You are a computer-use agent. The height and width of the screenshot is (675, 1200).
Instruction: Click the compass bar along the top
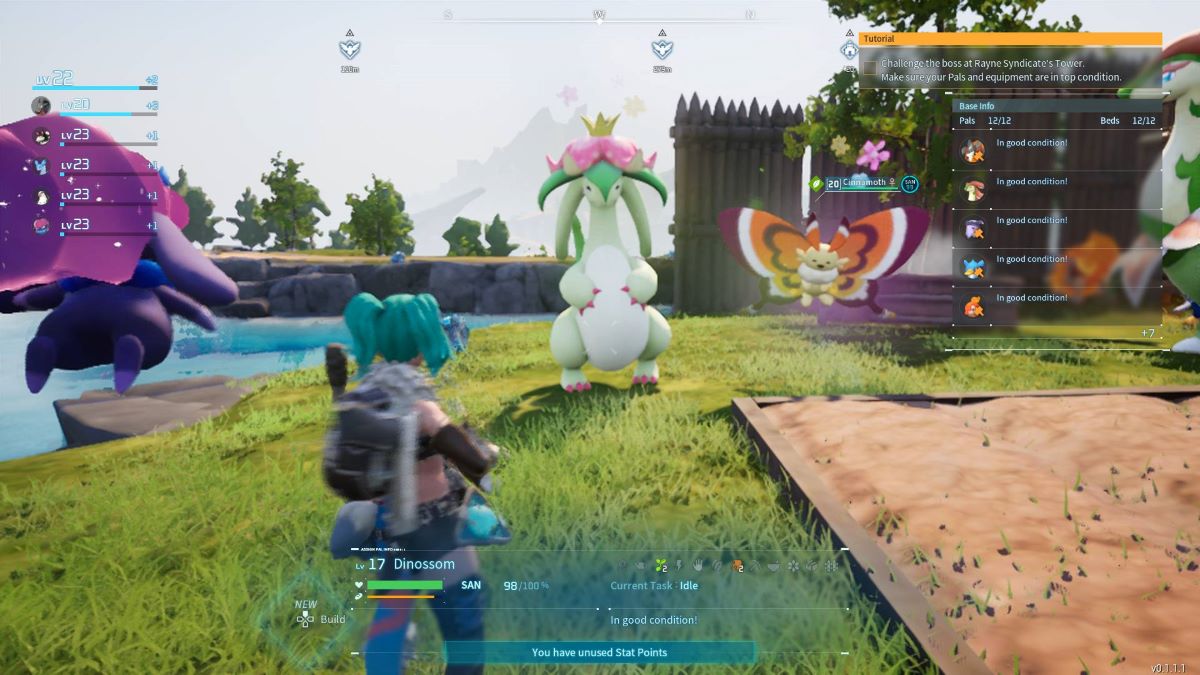point(599,15)
